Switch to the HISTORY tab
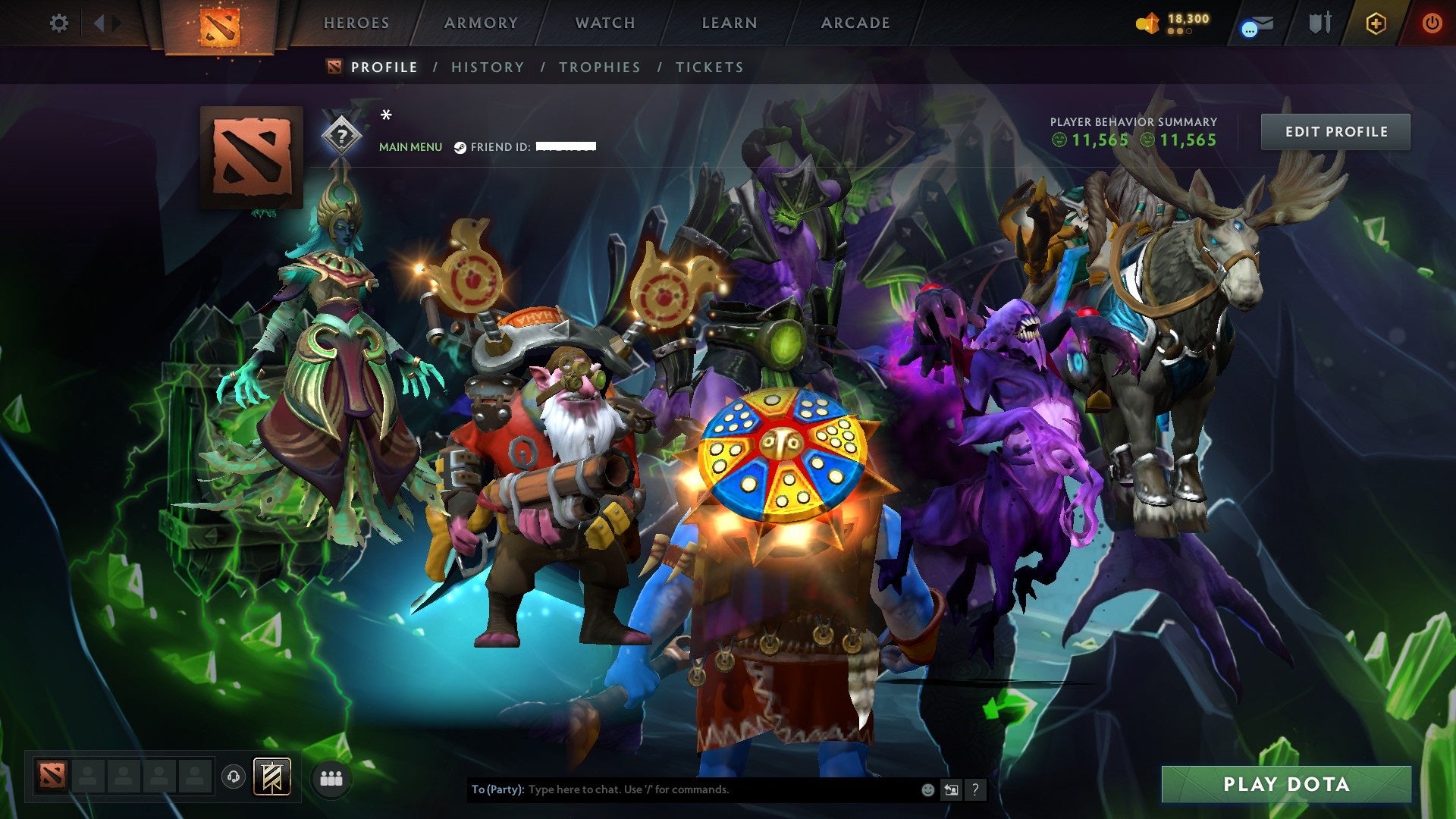 point(487,67)
